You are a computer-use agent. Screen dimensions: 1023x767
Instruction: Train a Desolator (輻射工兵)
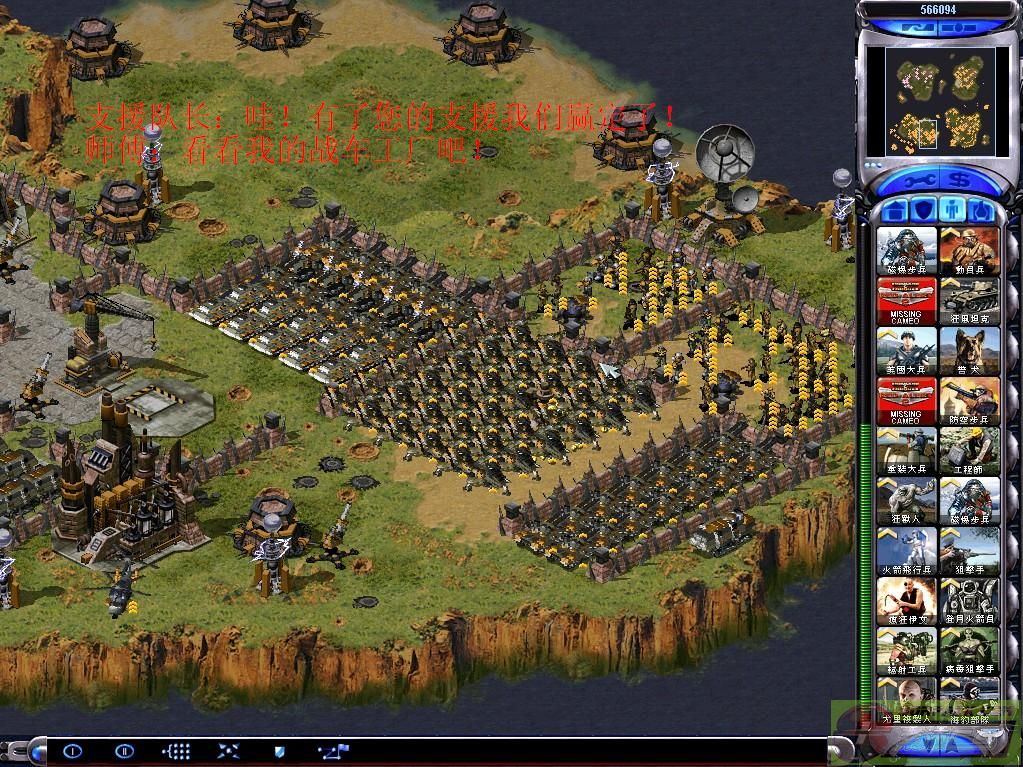[907, 651]
